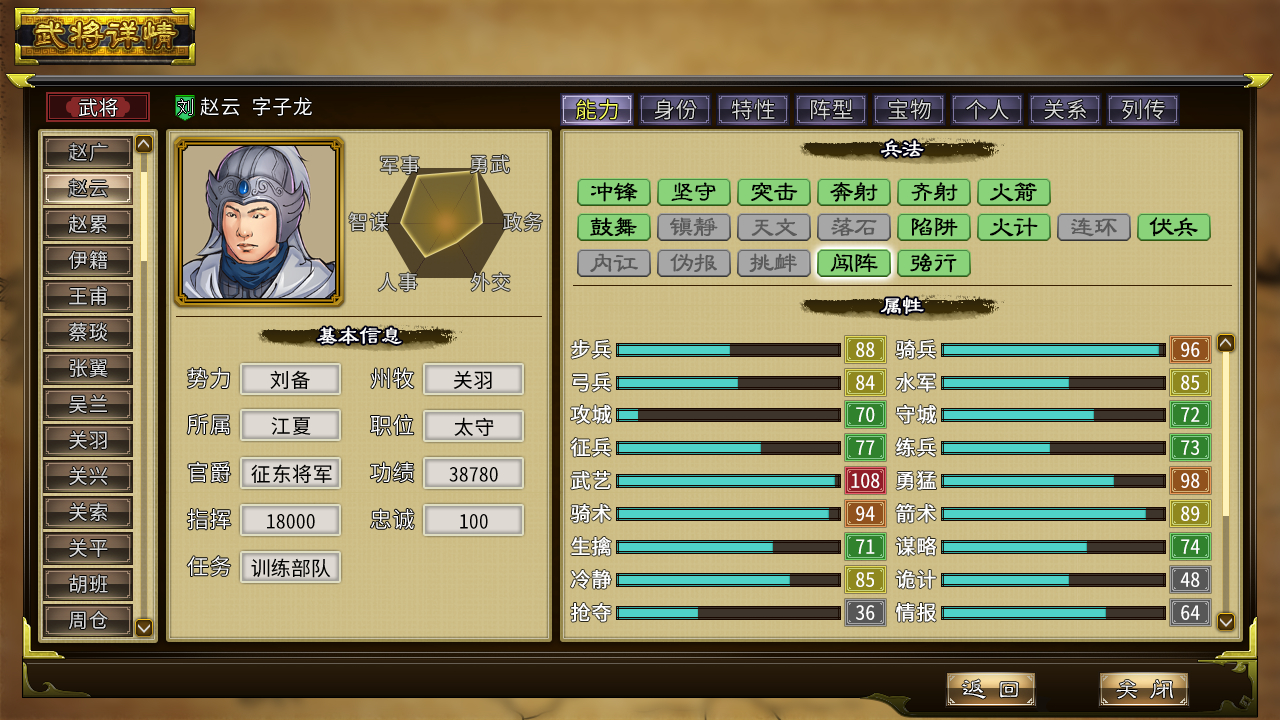This screenshot has width=1280, height=720.
Task: Open the 特性 tab
Action: click(x=753, y=109)
